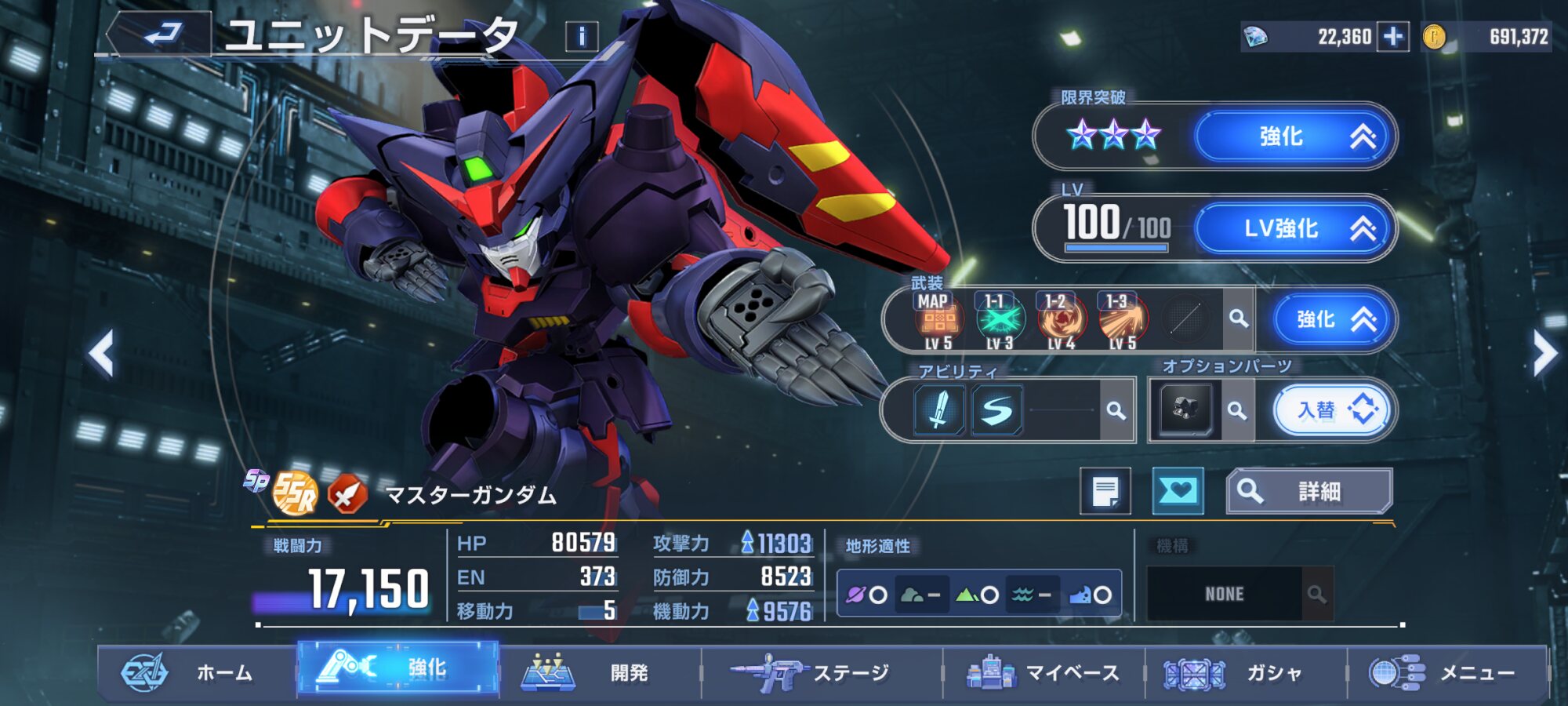Select the MAP weapon icon
Screen dimensions: 1568x706
pos(937,321)
